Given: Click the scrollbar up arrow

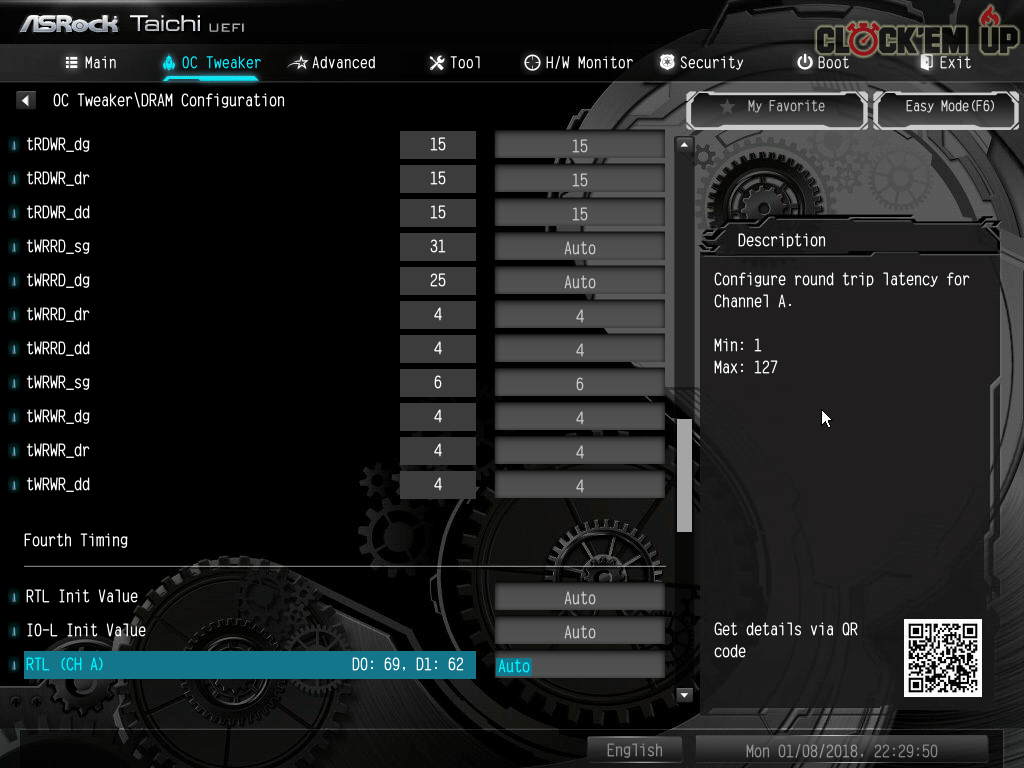Looking at the screenshot, I should coord(685,145).
